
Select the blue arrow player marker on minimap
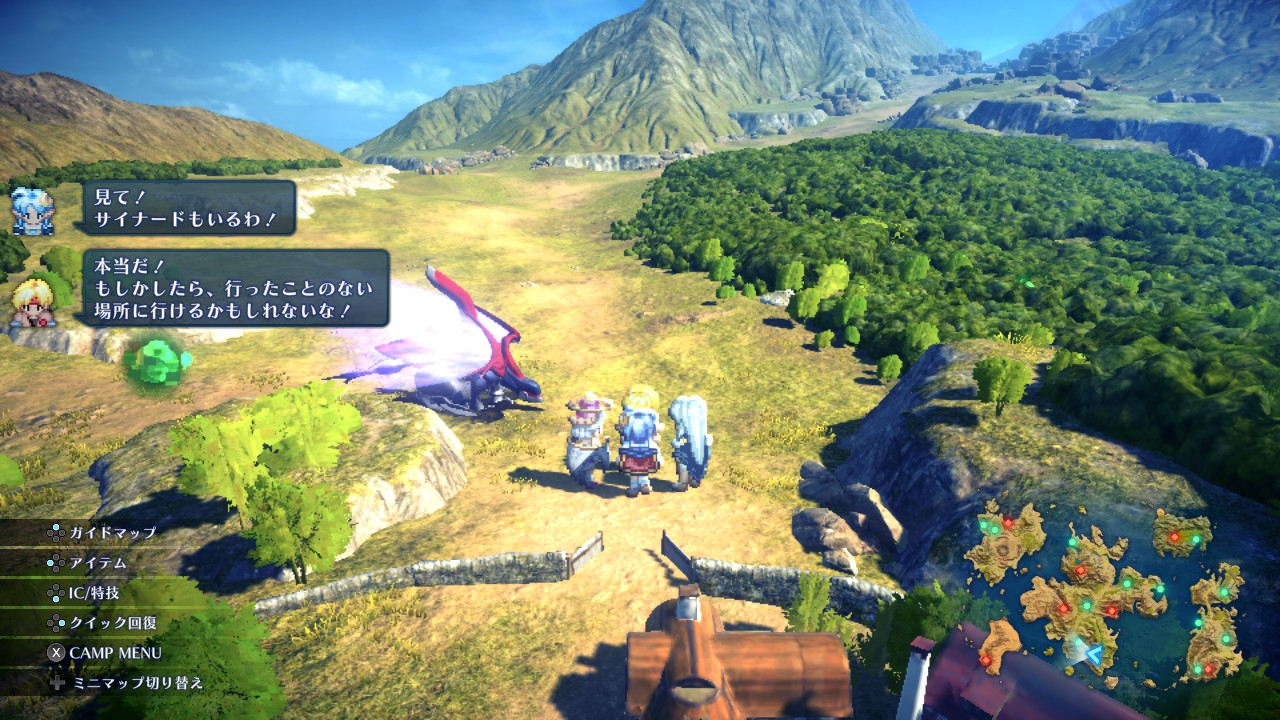(x=1093, y=654)
